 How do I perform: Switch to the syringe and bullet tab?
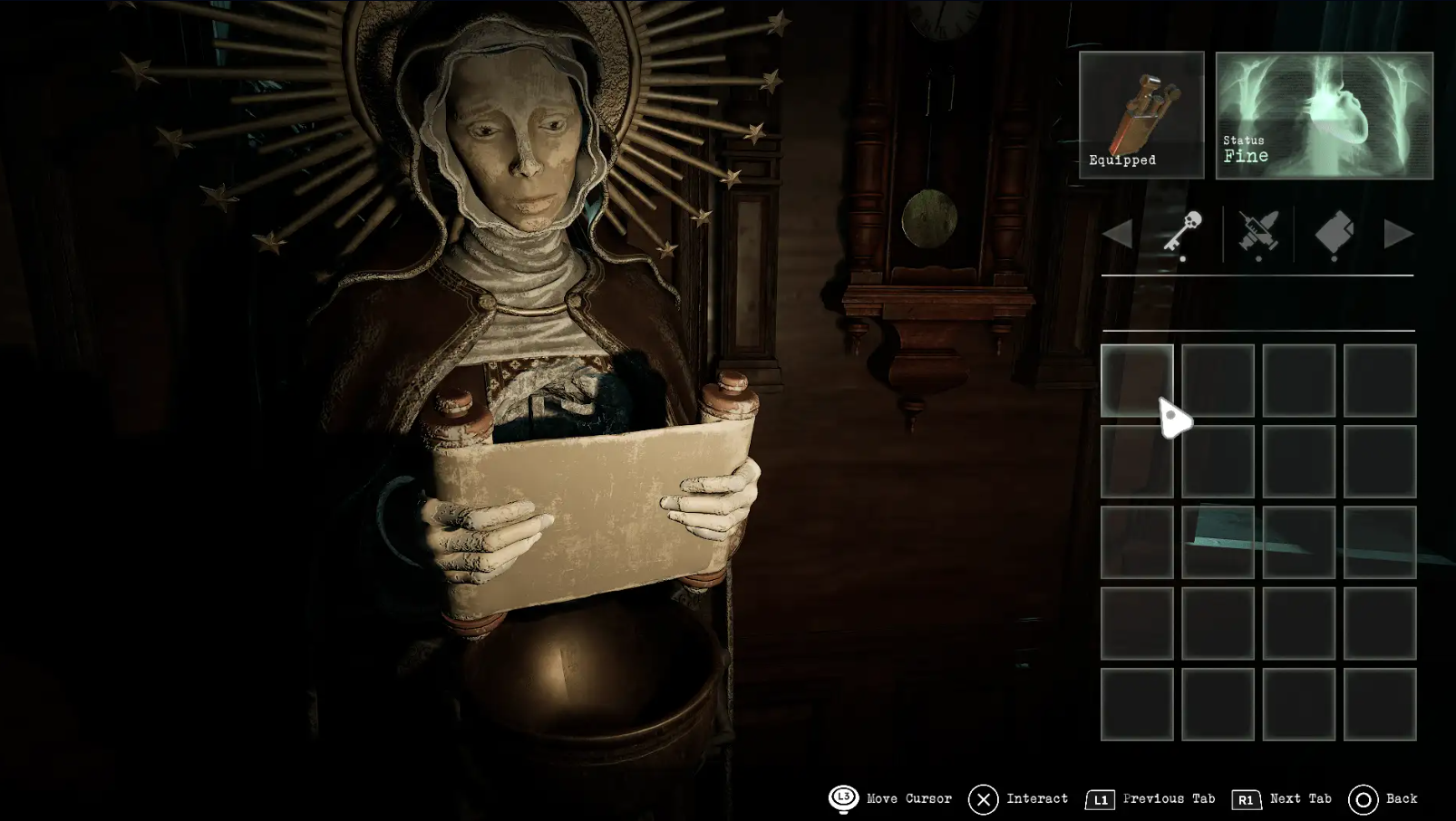click(1258, 234)
